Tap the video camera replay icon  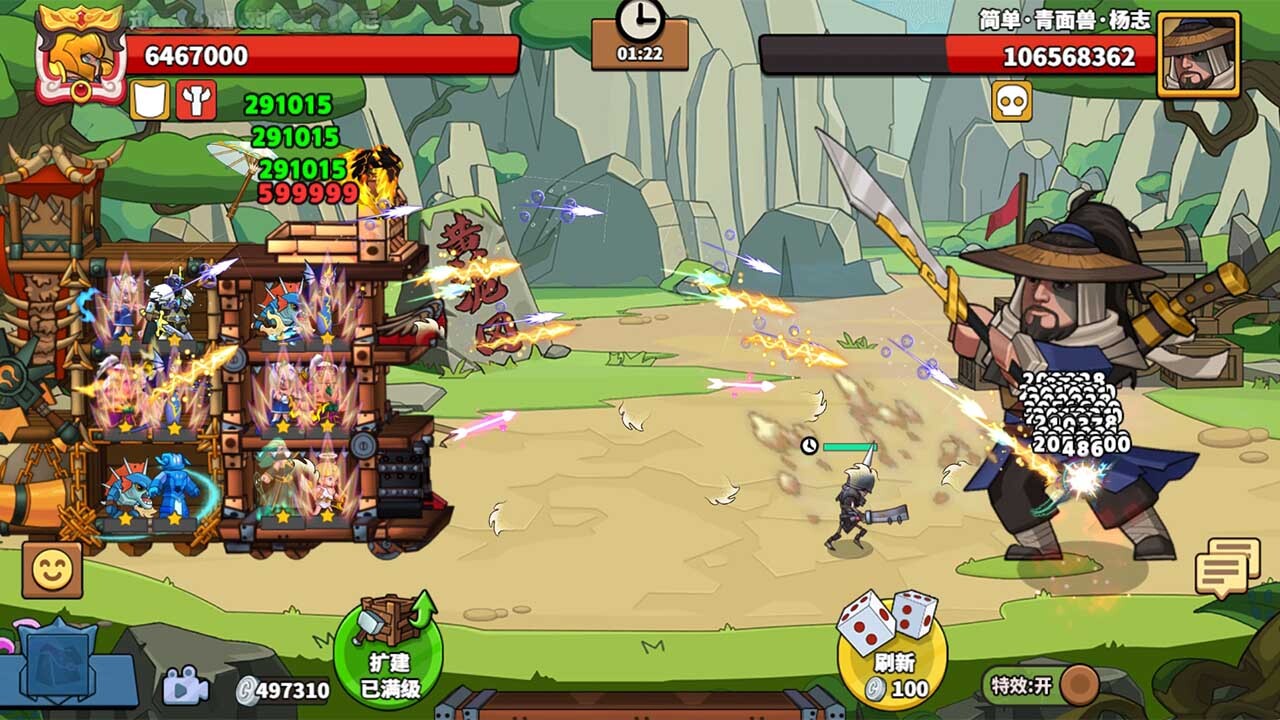pos(184,687)
